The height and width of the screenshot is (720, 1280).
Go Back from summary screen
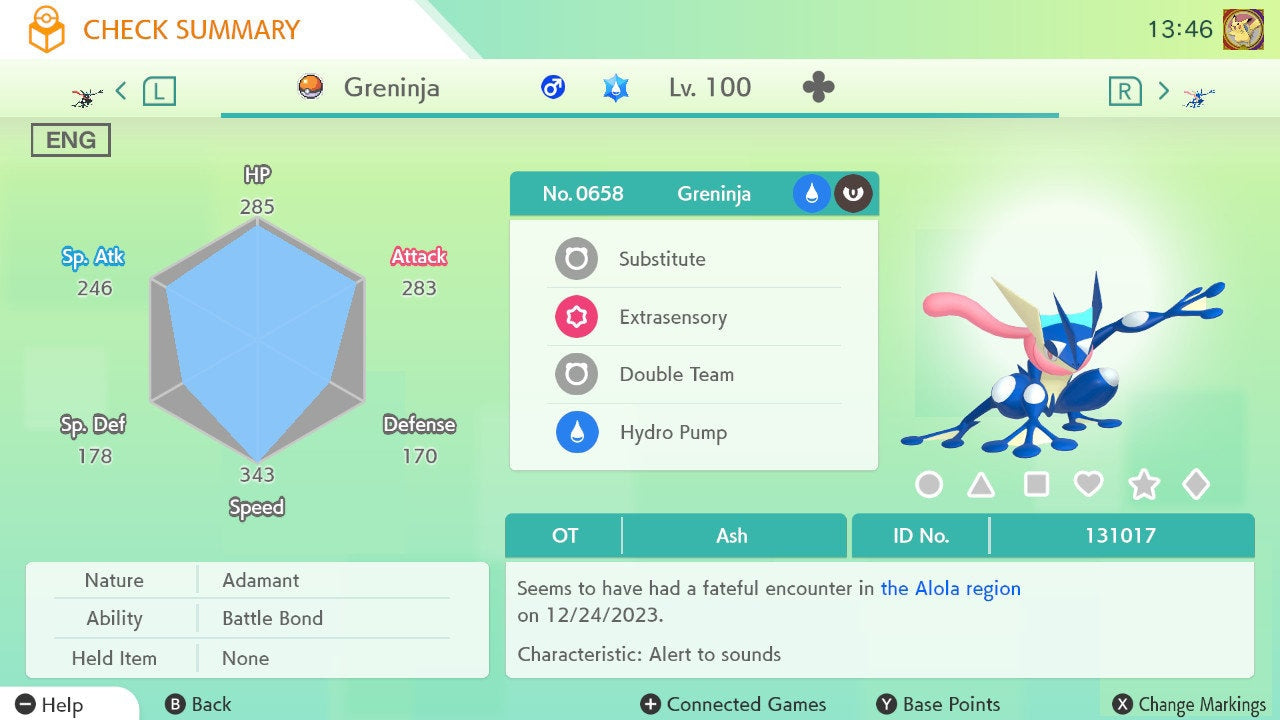(198, 704)
